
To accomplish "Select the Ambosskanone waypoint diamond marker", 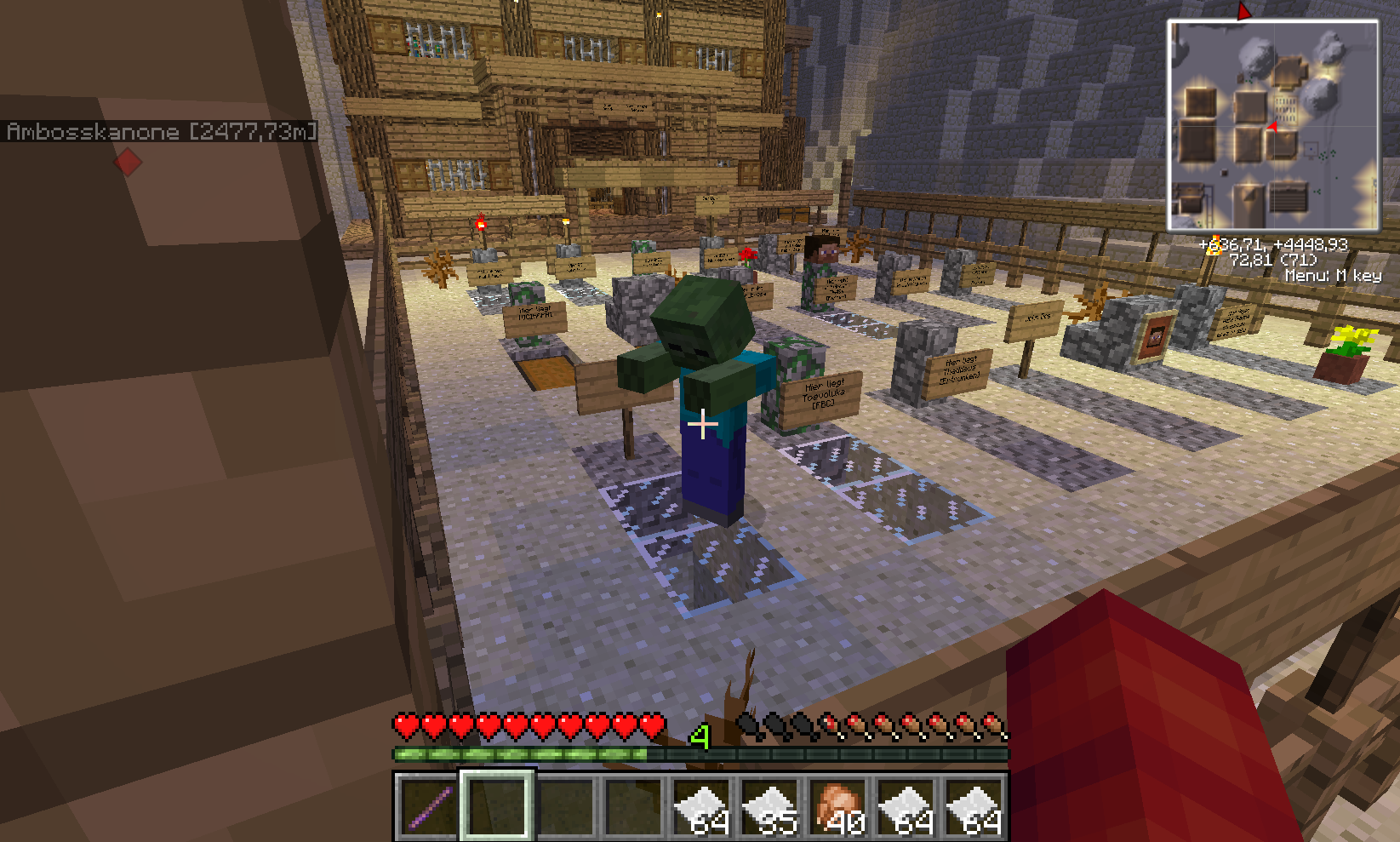I will click(x=128, y=162).
